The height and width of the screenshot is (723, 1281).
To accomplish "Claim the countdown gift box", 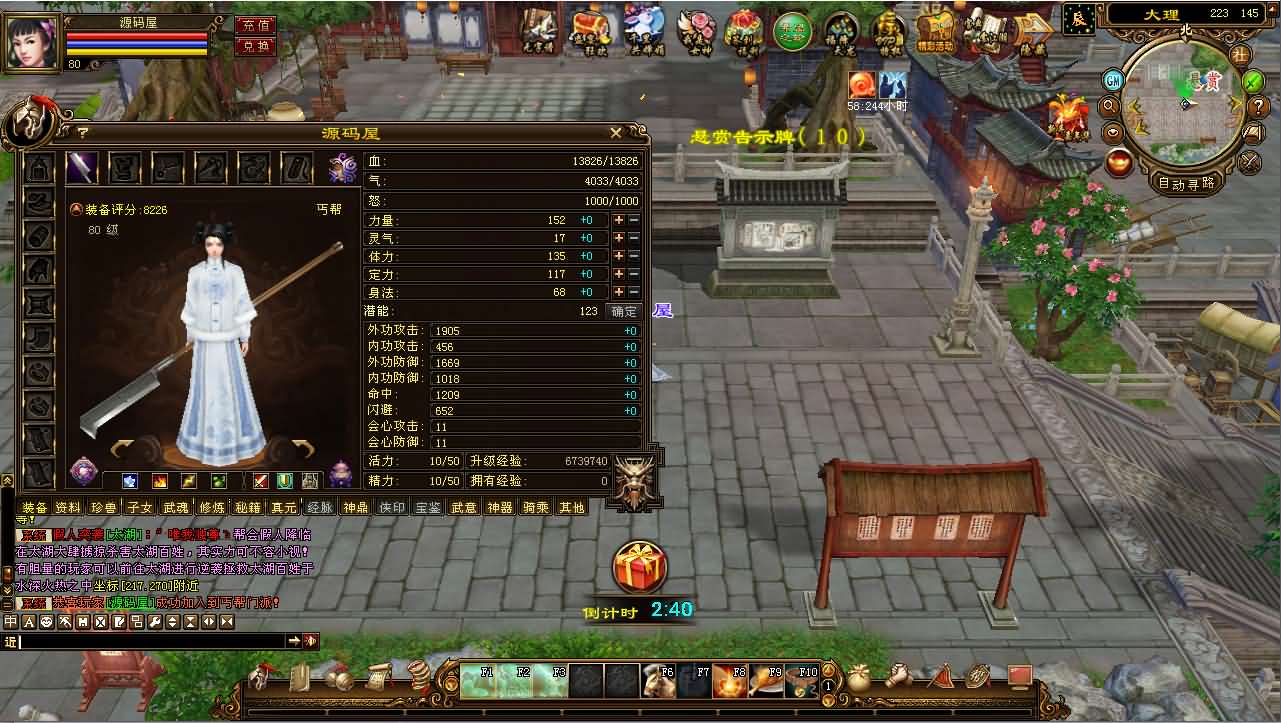I will click(639, 568).
